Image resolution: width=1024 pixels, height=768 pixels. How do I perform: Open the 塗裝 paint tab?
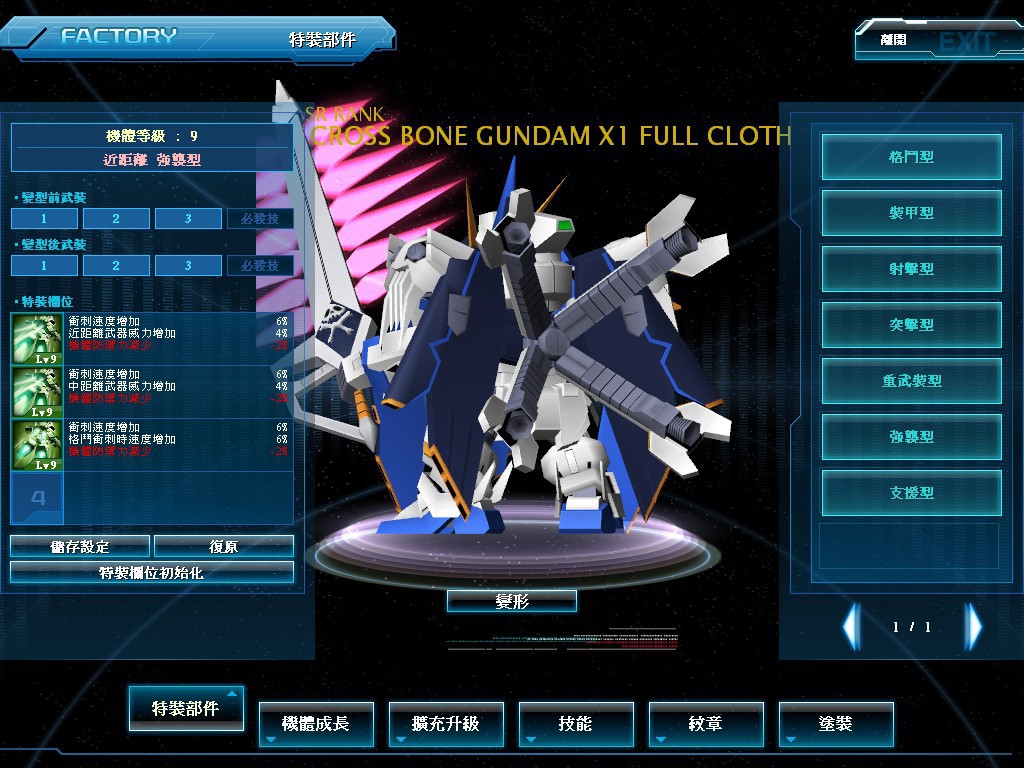tap(836, 723)
